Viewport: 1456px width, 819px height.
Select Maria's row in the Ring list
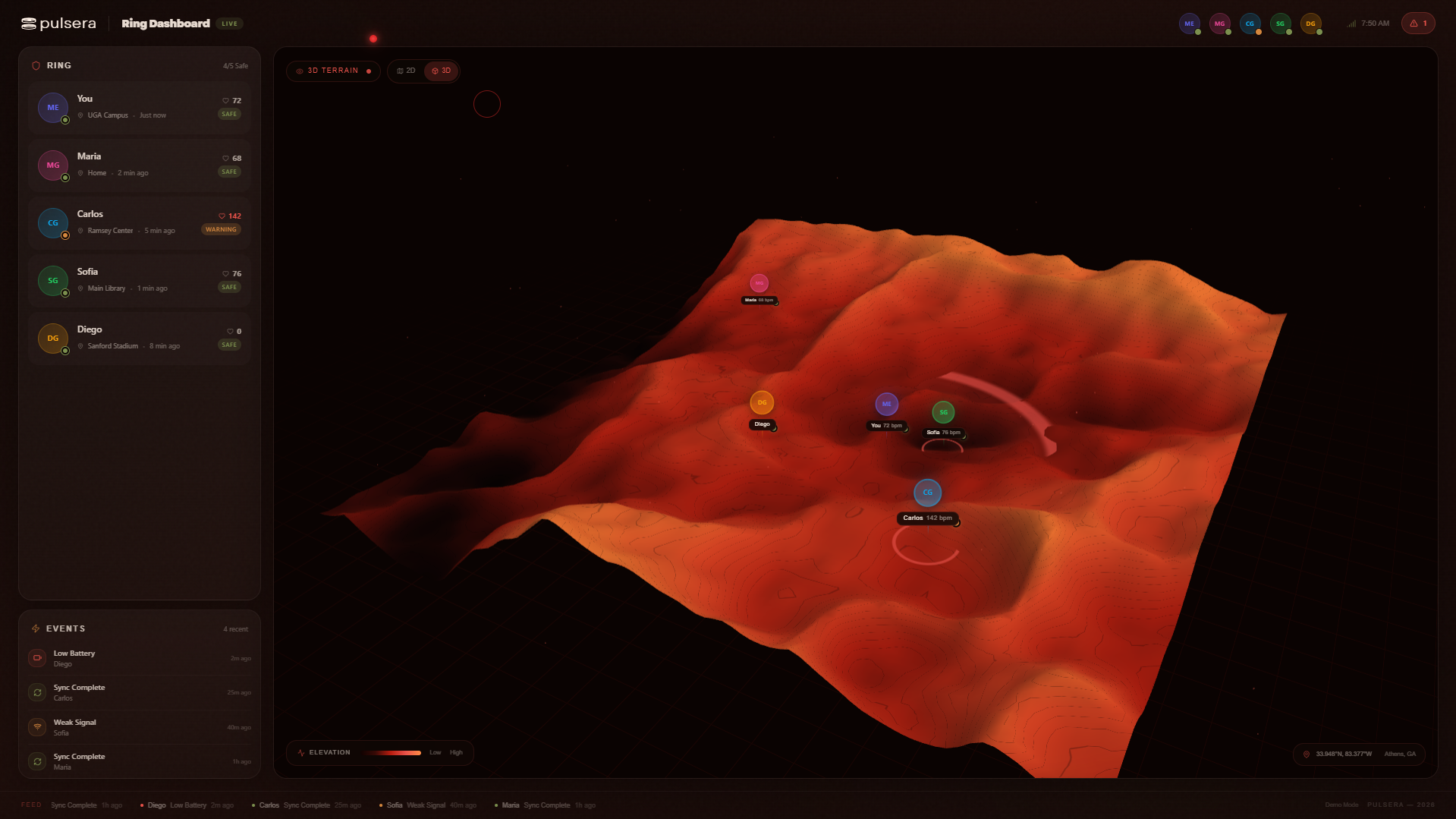tap(140, 165)
